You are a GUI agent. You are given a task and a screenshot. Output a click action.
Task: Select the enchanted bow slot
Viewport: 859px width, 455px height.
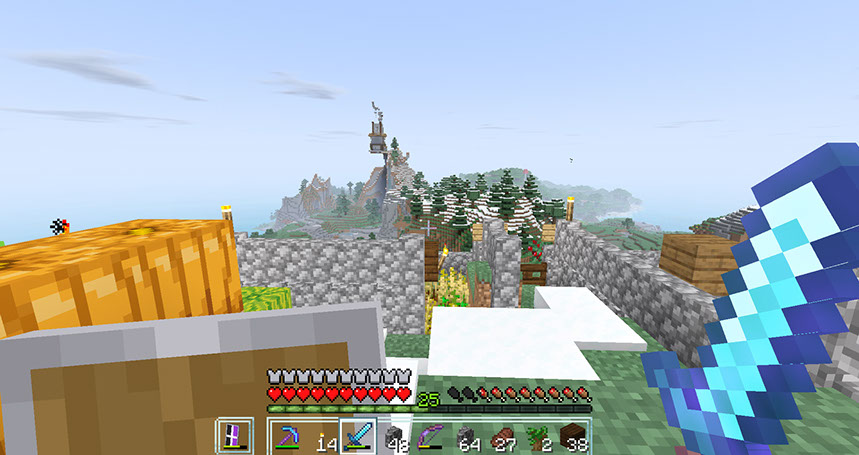pos(430,437)
